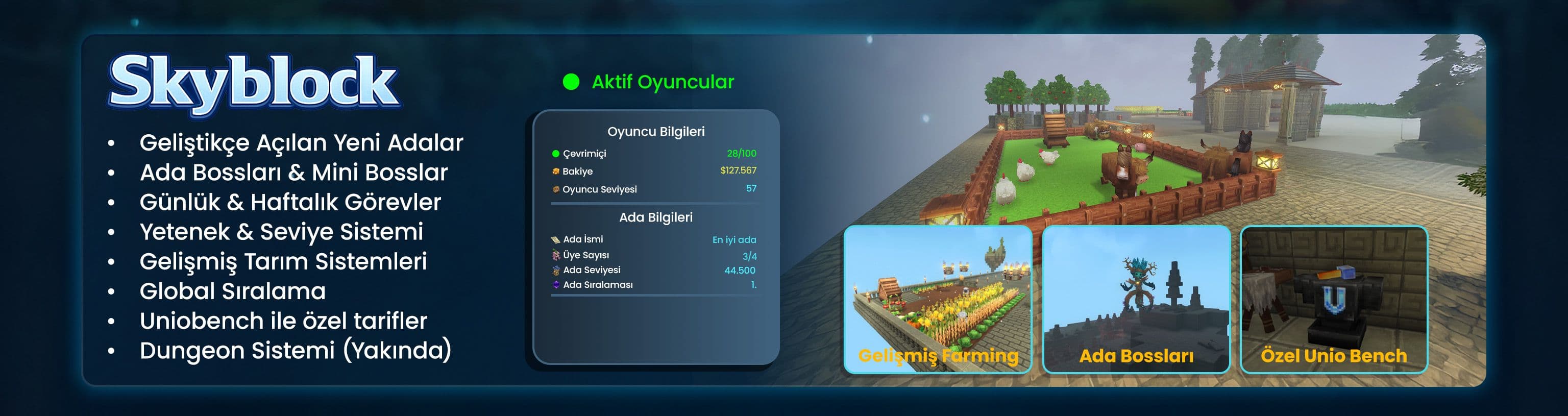Click the Skyblock logo title

(254, 83)
